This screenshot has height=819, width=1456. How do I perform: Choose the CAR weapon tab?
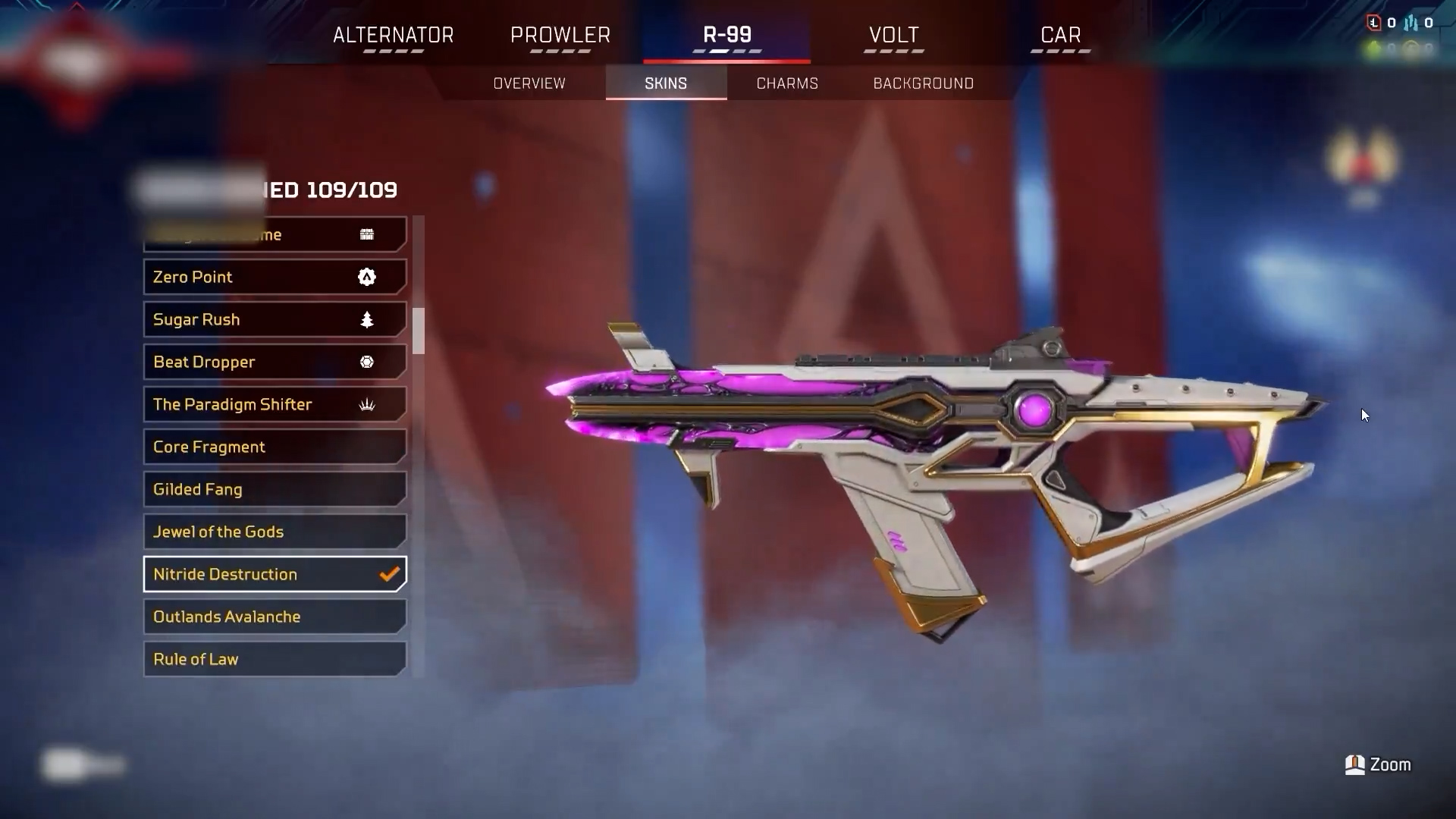tap(1060, 36)
